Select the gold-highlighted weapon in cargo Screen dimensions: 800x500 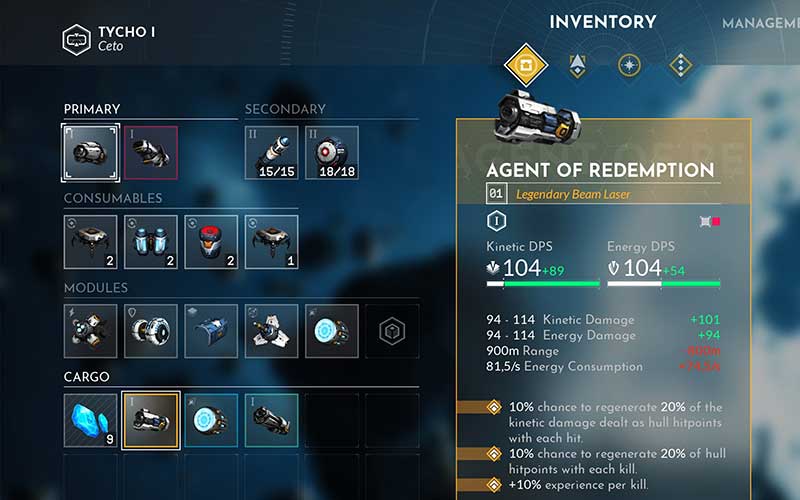point(151,421)
